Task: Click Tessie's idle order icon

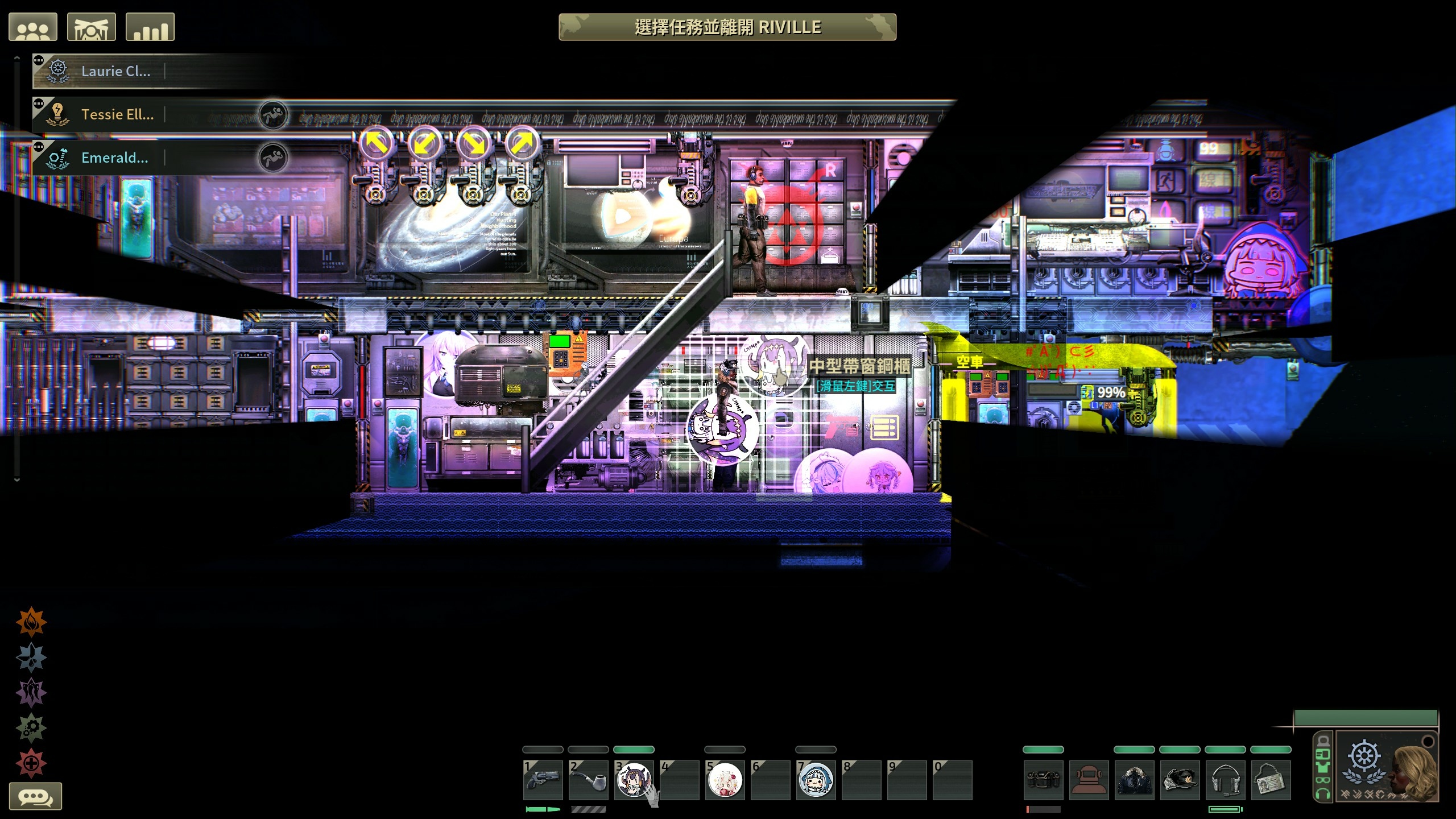Action: pos(273,114)
